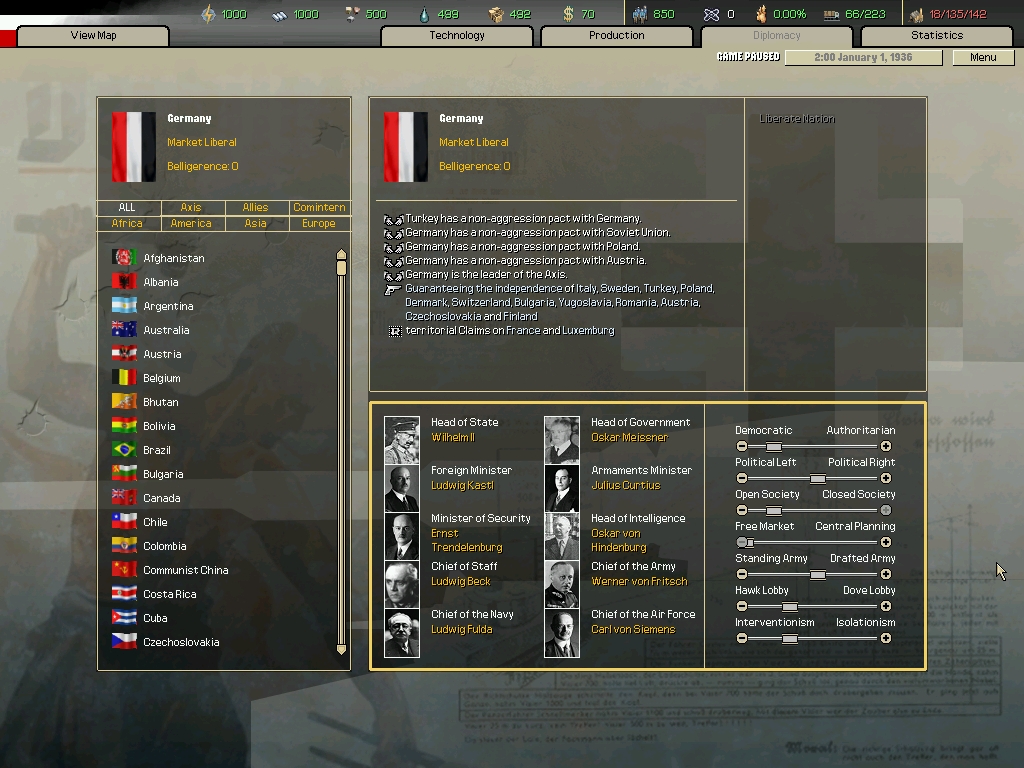Select Afghanistan in the country list
The width and height of the screenshot is (1024, 768).
coord(173,258)
